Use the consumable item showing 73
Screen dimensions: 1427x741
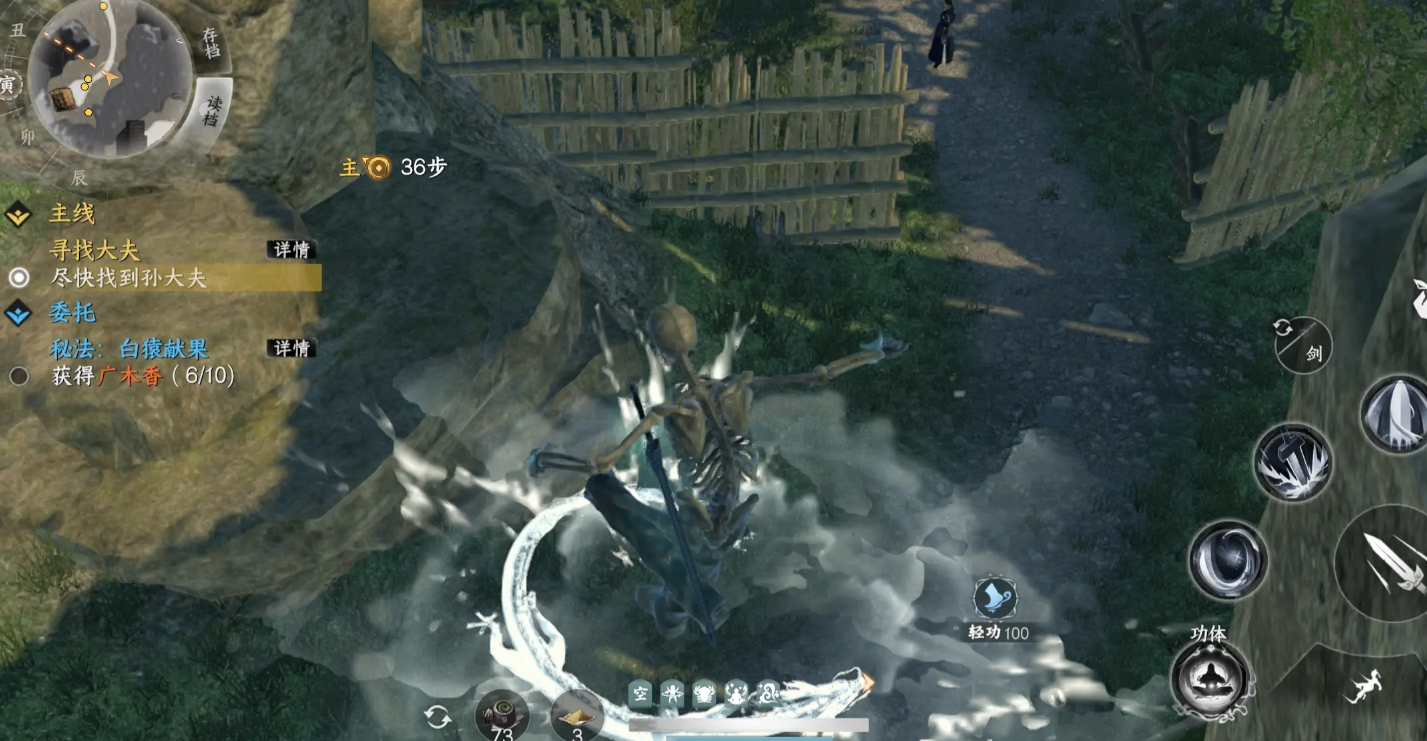[501, 716]
